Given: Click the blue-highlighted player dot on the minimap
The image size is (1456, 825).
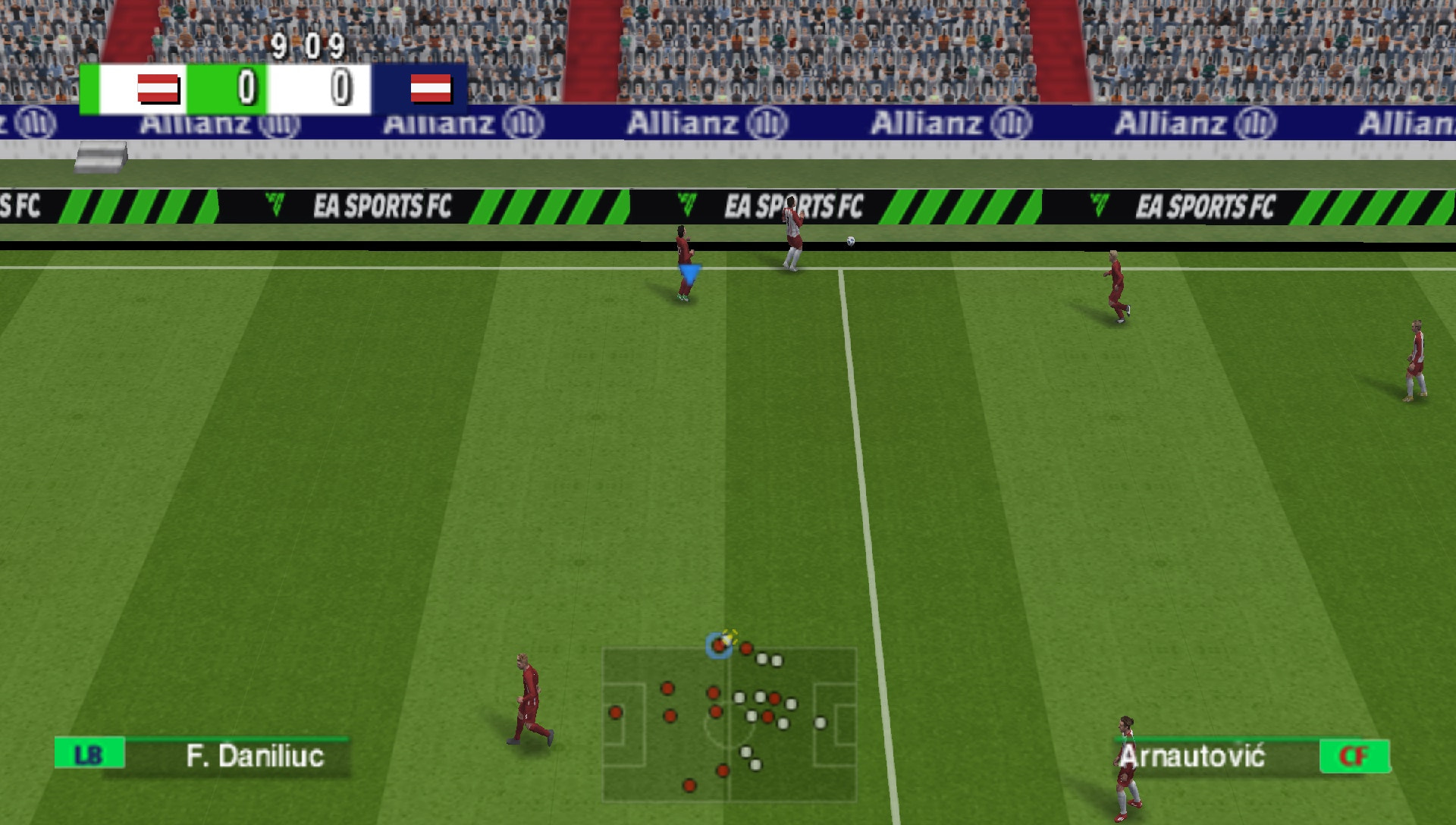Looking at the screenshot, I should [x=717, y=647].
